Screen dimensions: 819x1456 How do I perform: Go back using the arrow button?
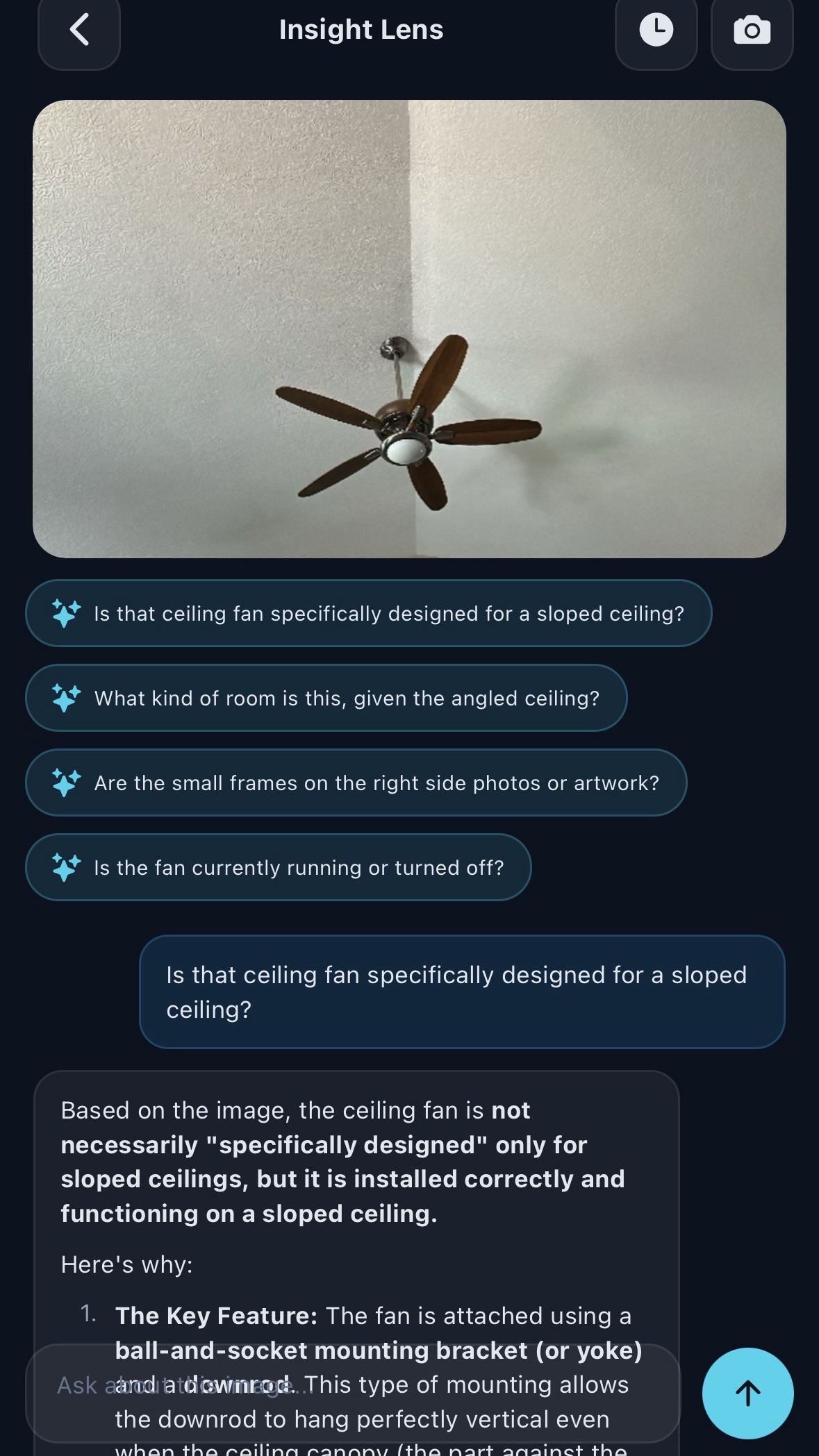(x=79, y=31)
